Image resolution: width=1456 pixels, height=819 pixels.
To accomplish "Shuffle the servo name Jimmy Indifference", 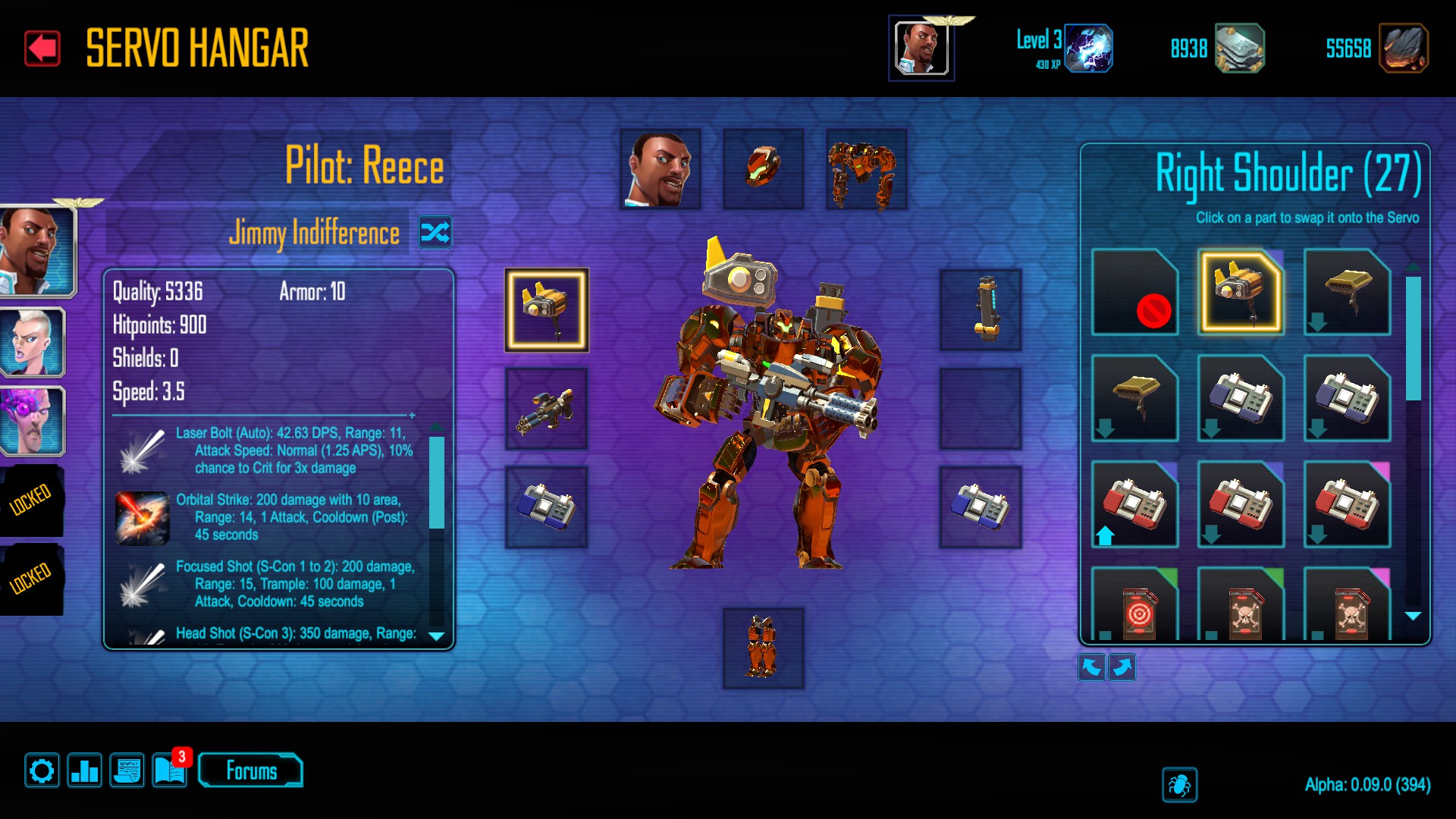I will tap(435, 232).
